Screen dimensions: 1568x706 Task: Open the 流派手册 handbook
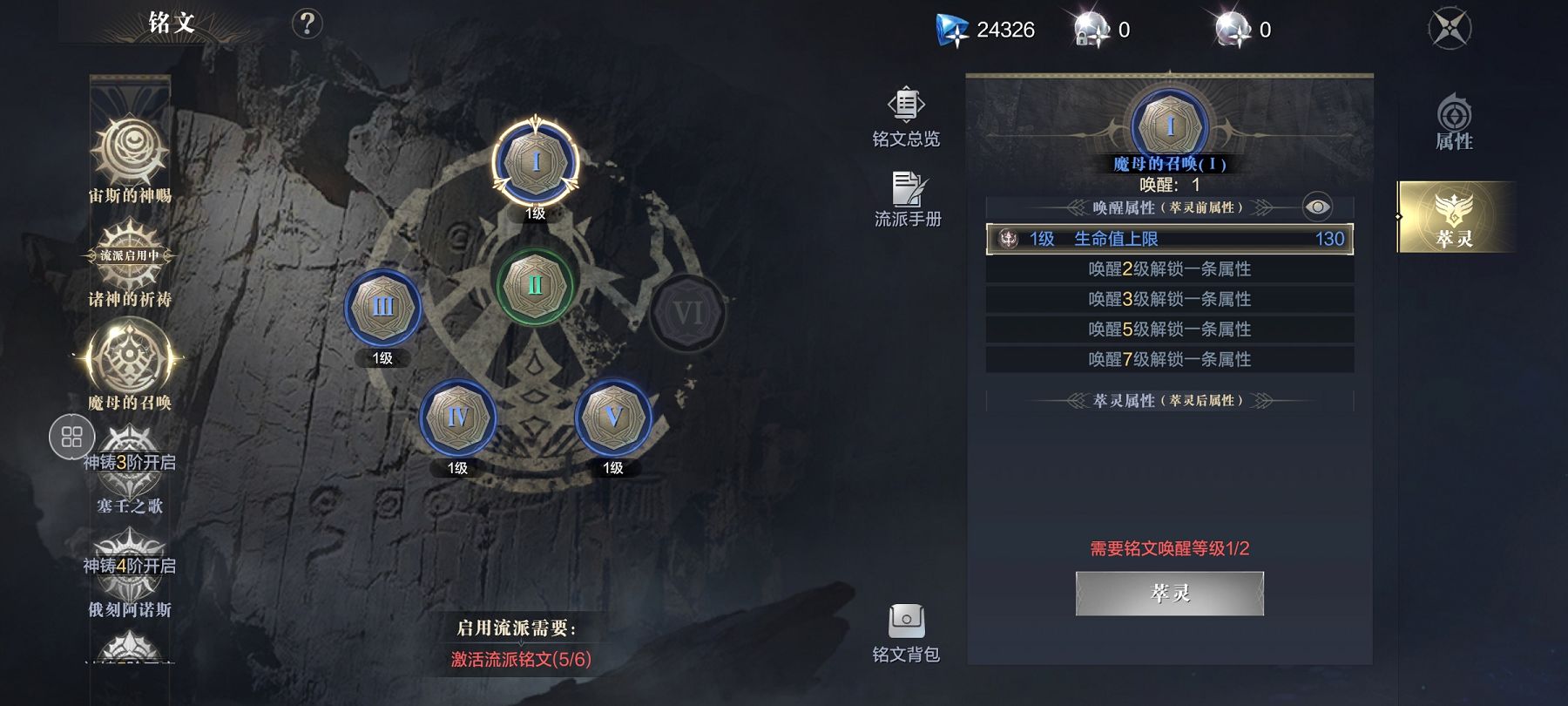tap(908, 200)
